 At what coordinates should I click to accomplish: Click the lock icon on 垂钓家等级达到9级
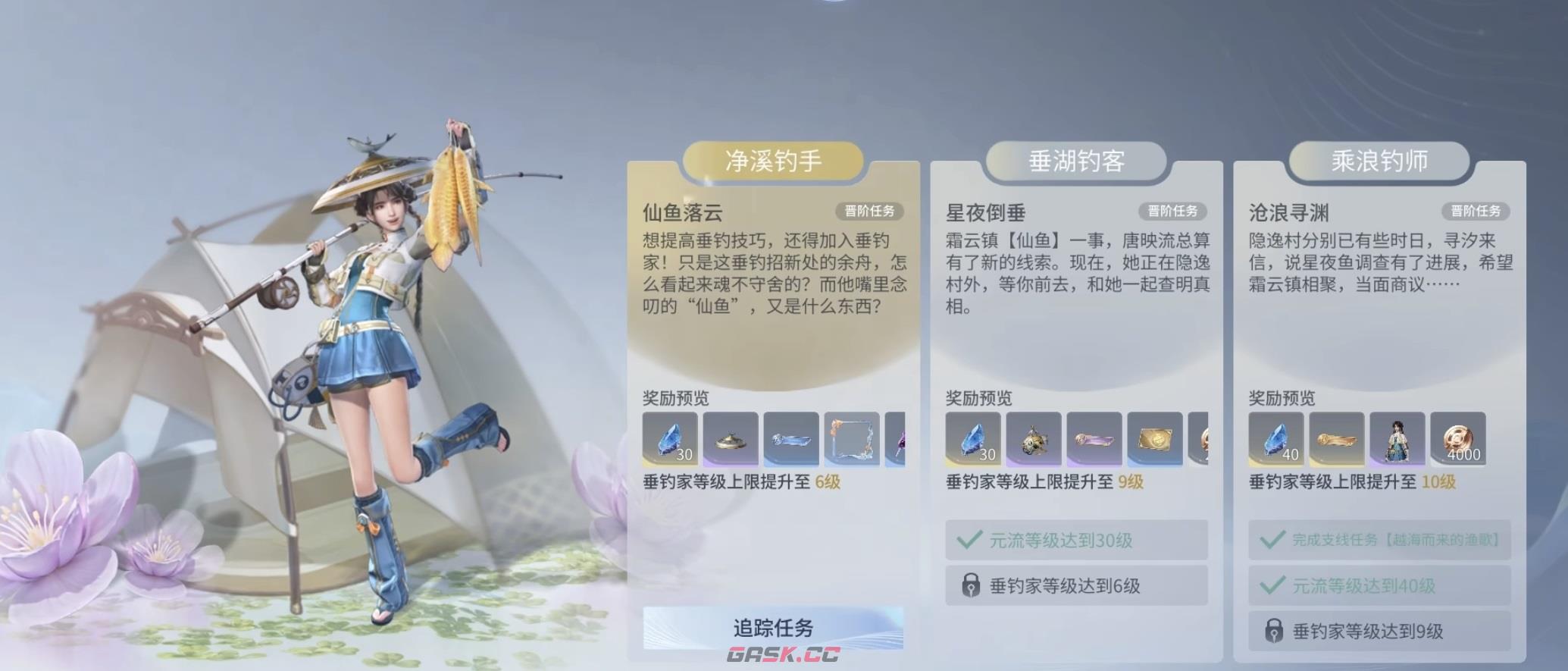1273,629
